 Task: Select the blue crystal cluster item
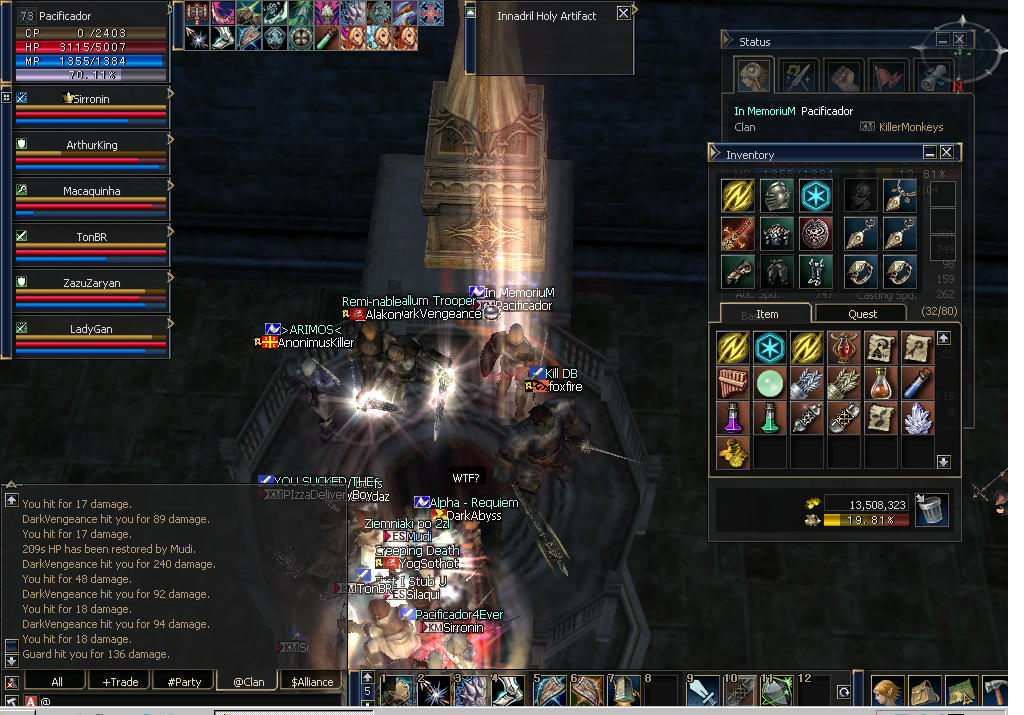(917, 418)
